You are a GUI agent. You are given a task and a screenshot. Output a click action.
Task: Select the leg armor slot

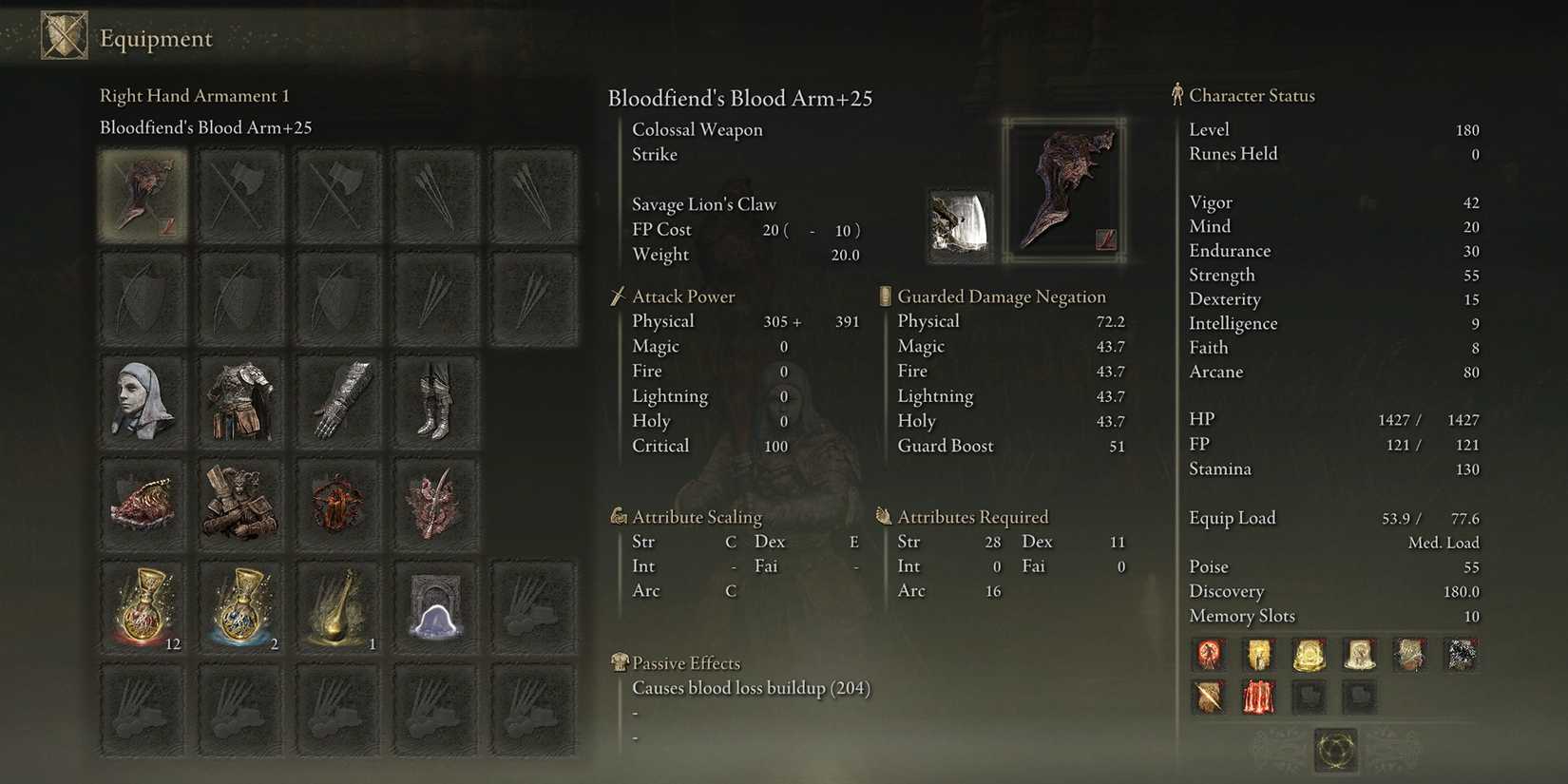click(x=436, y=399)
